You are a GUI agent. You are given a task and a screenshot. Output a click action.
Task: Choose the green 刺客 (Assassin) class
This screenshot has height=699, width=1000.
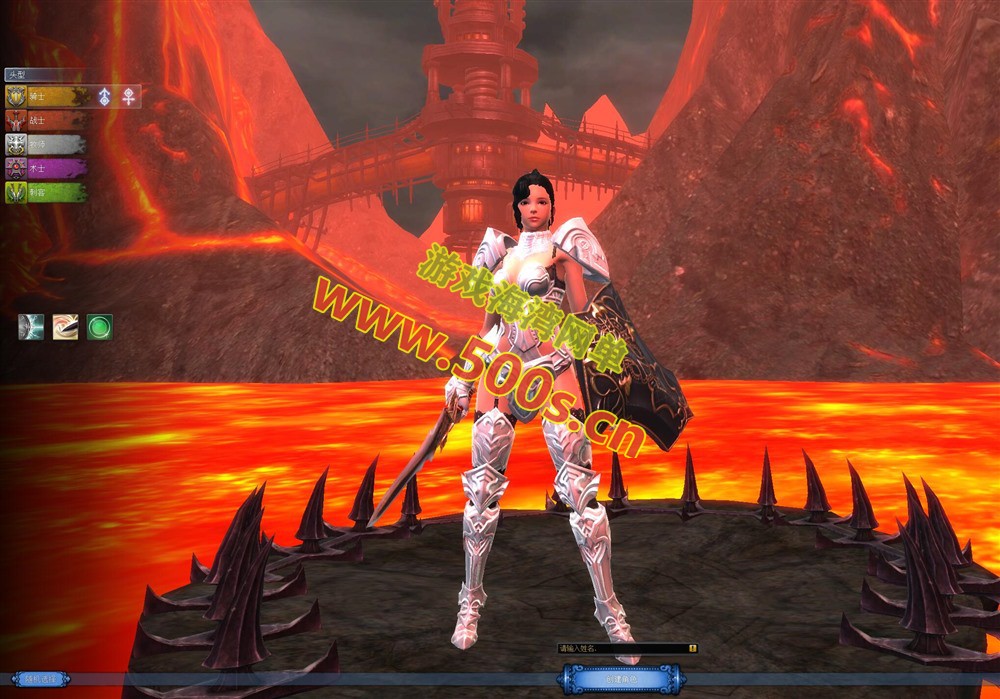45,192
